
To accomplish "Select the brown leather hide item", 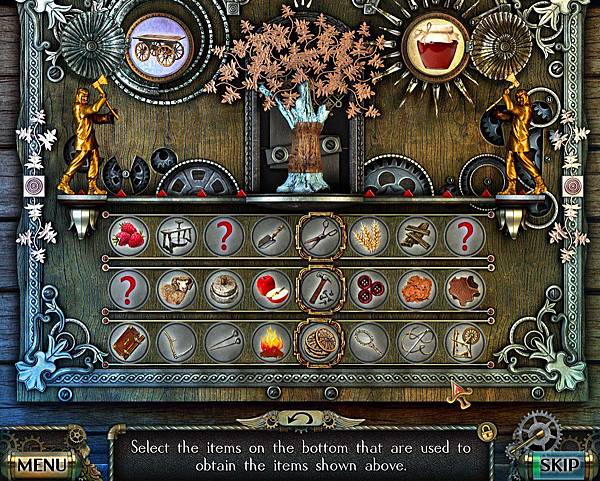I will coord(465,290).
